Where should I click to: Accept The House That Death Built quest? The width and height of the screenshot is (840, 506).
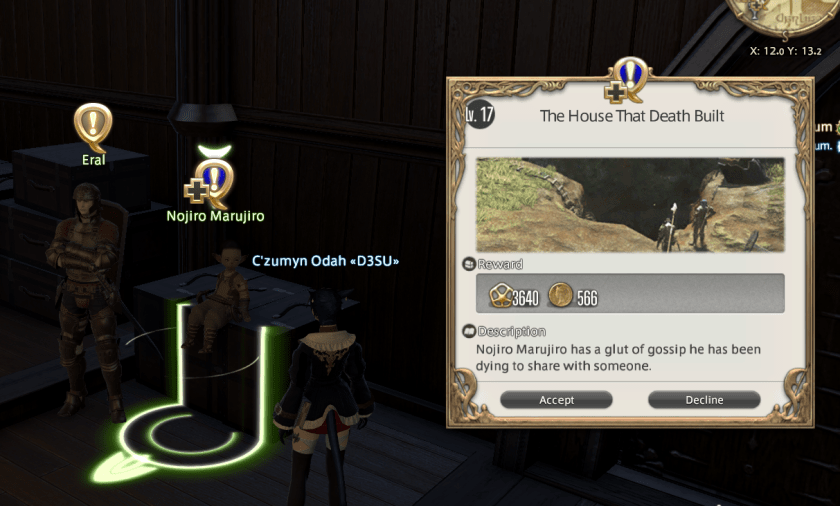556,400
